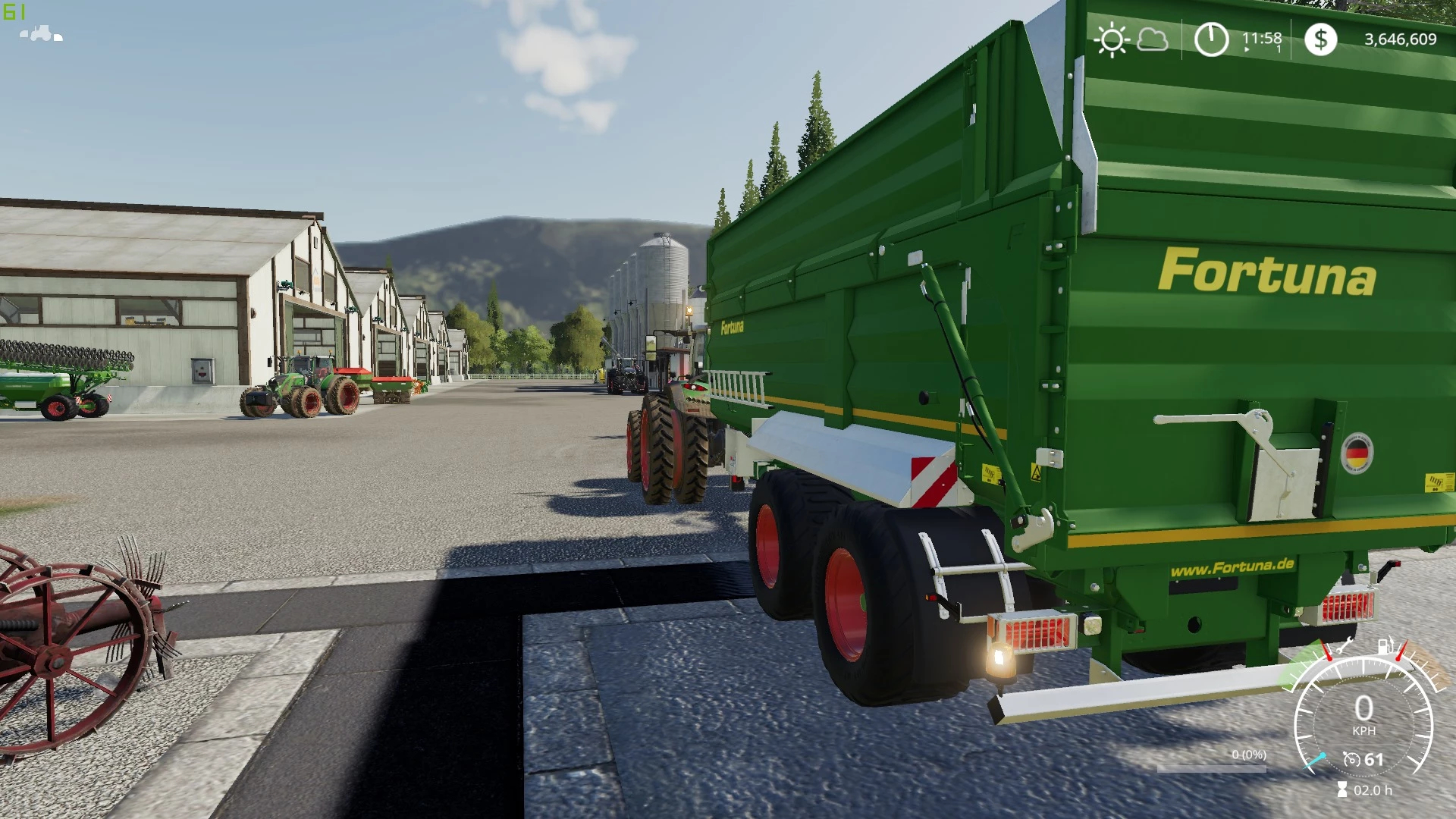This screenshot has width=1456, height=819.
Task: Click the tractor vehicle schema icon
Action: pos(41,33)
